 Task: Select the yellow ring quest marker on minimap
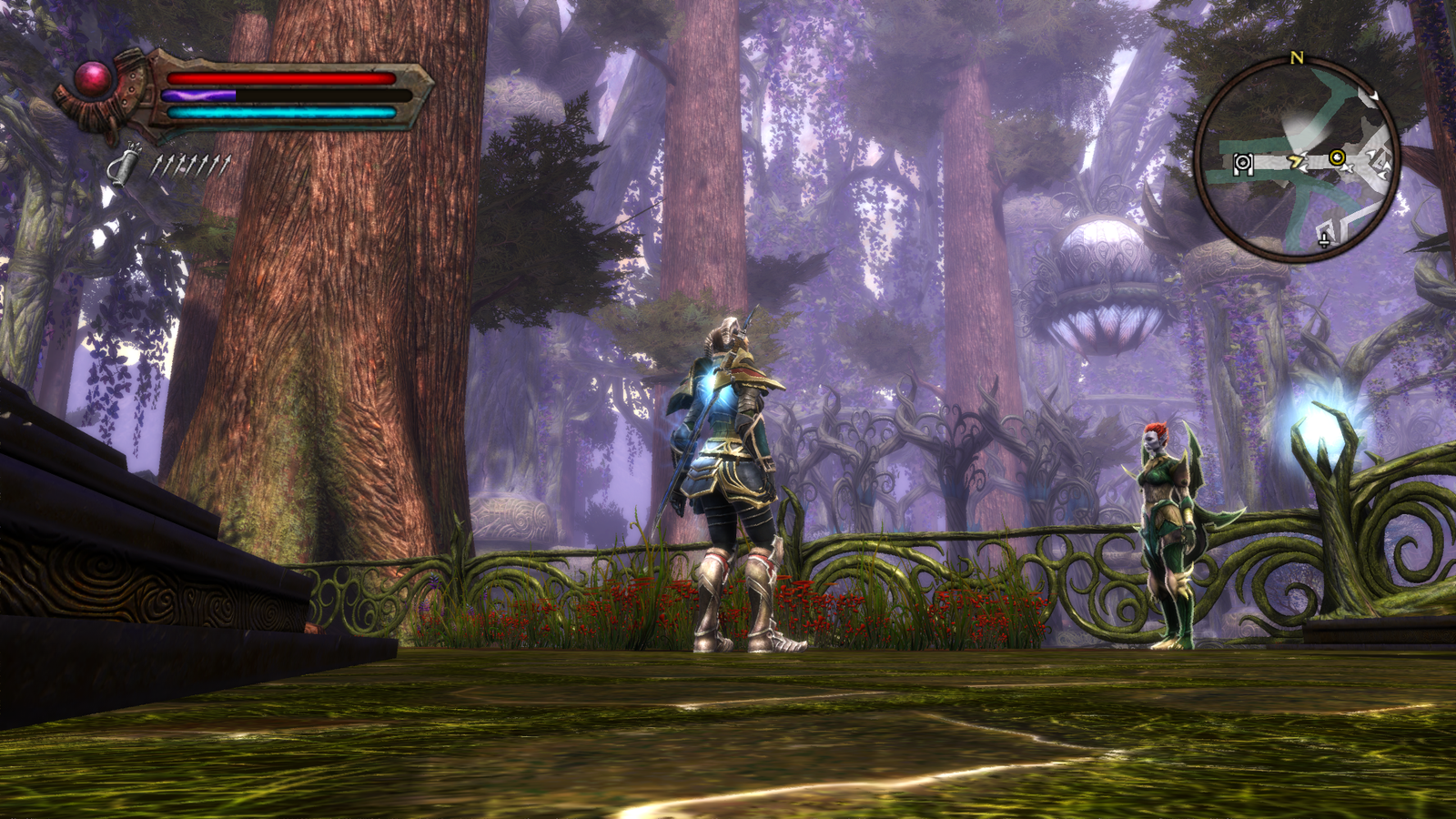[x=1336, y=157]
